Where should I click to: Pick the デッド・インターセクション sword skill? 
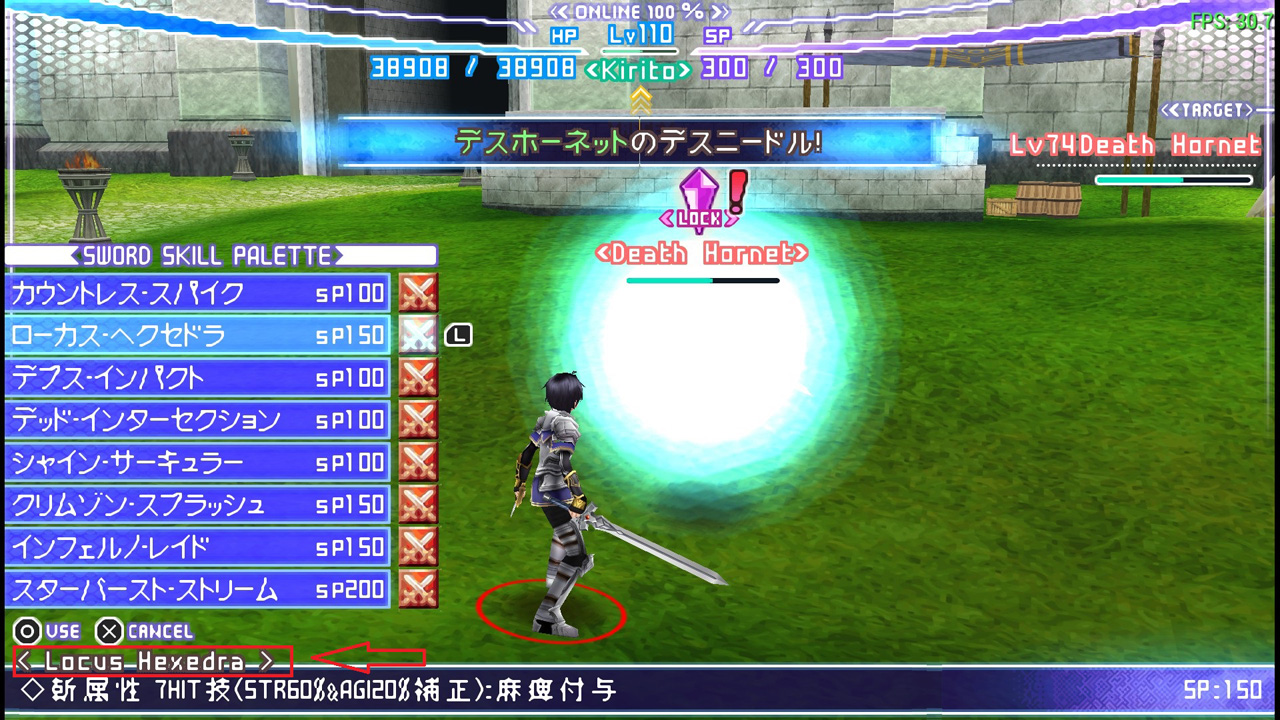pyautogui.click(x=197, y=420)
